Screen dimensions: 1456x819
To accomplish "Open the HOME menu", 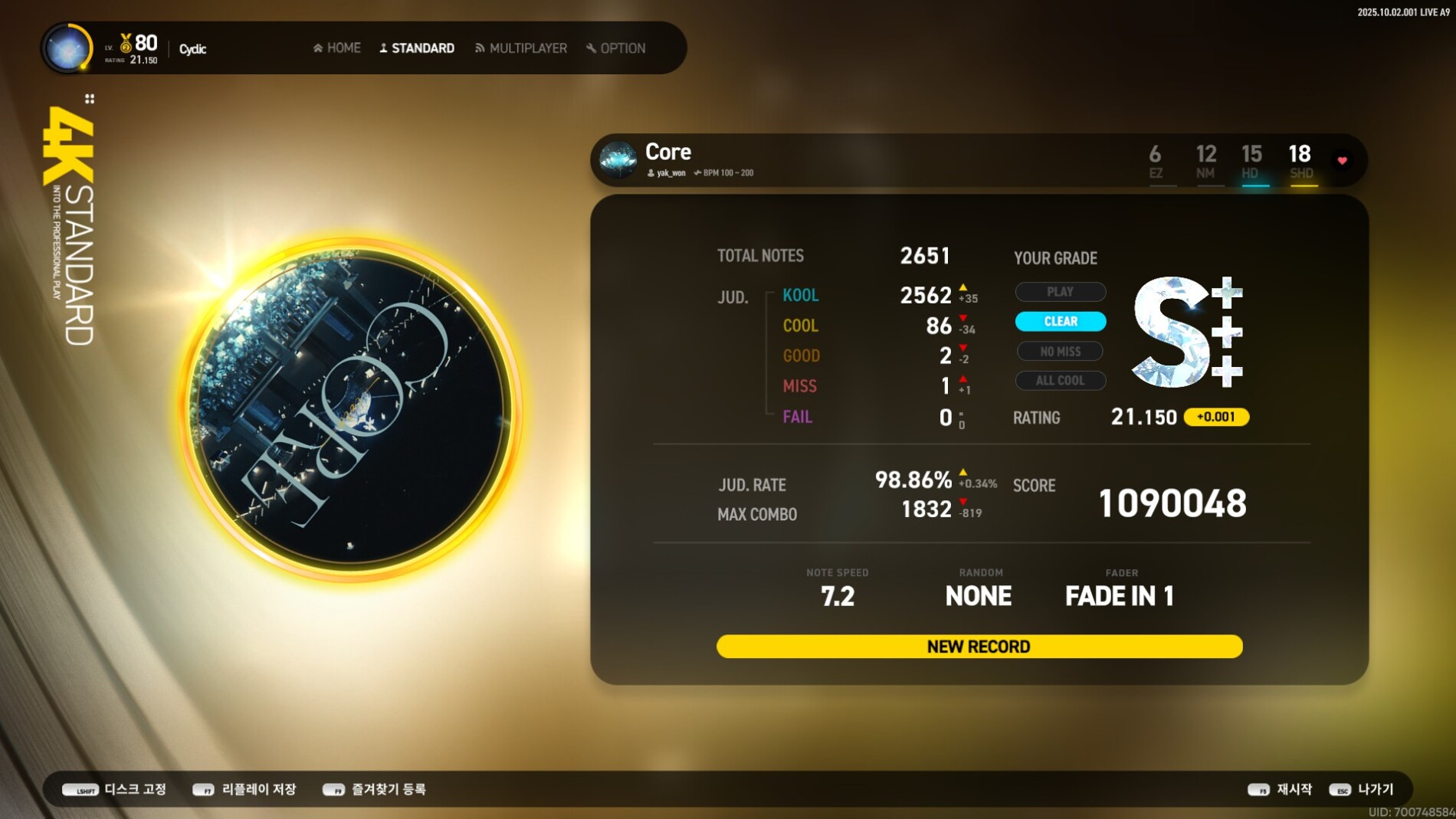I will [337, 48].
